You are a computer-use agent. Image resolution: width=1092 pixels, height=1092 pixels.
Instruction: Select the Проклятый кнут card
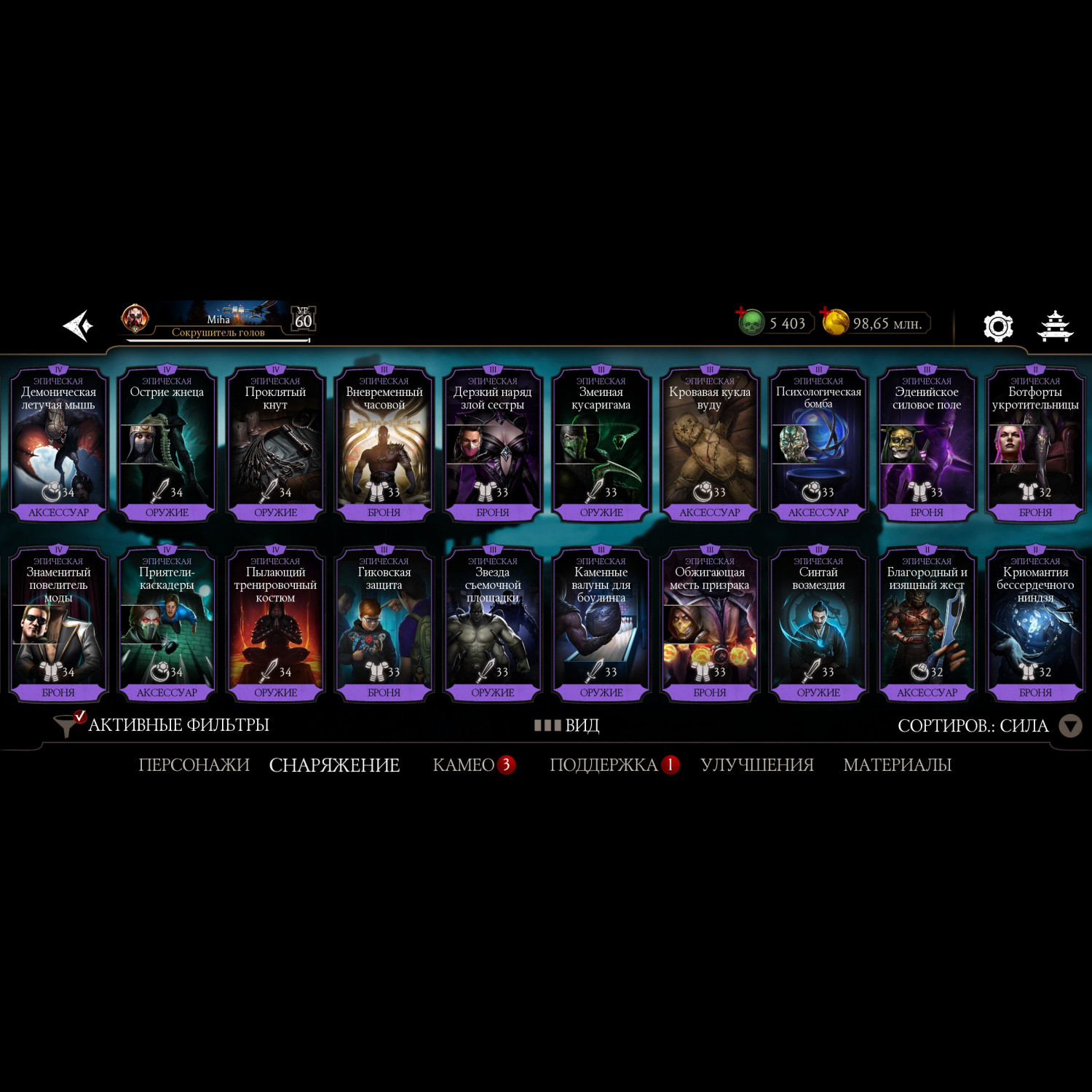275,444
